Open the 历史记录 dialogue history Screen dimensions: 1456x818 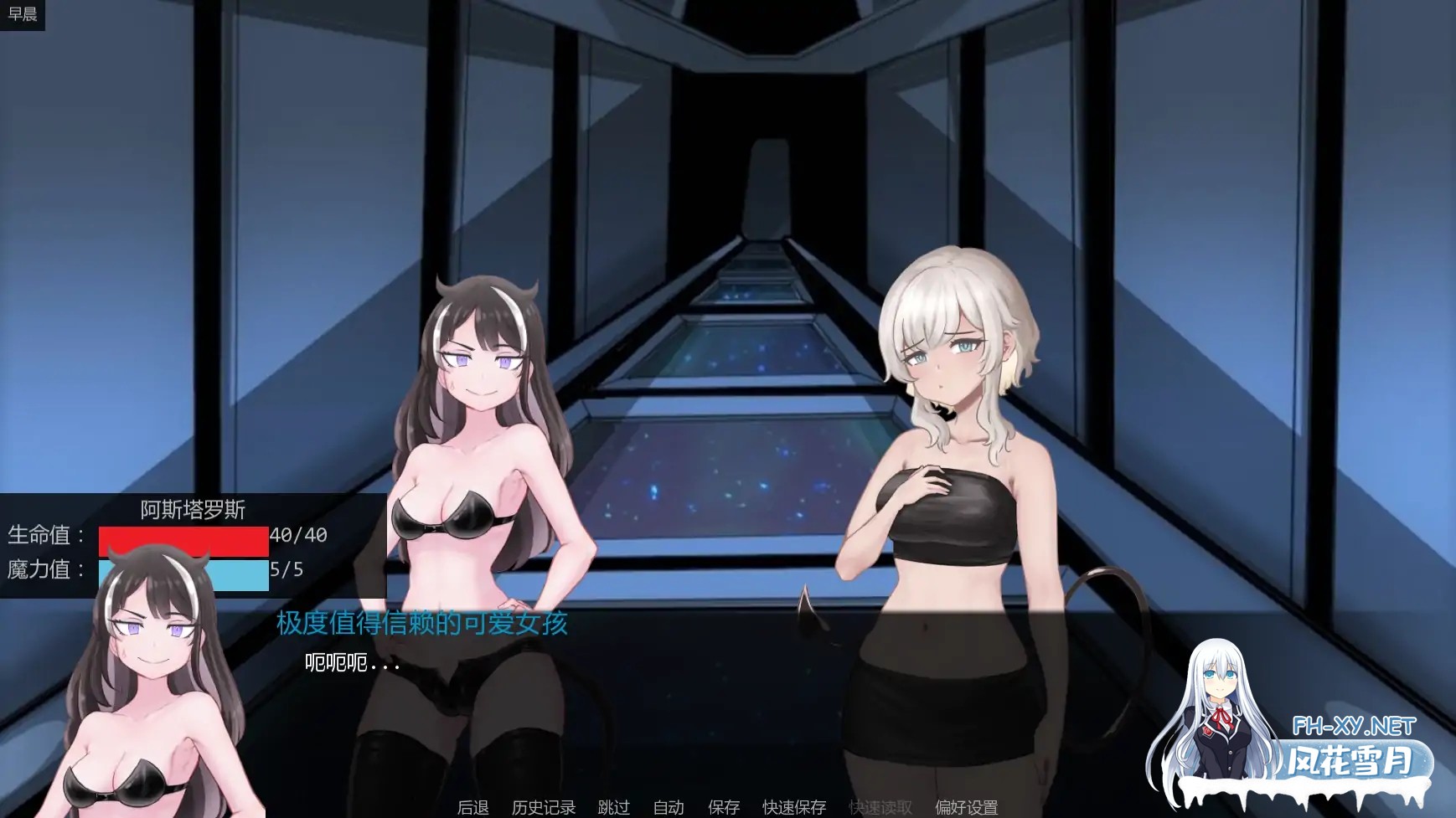[542, 808]
